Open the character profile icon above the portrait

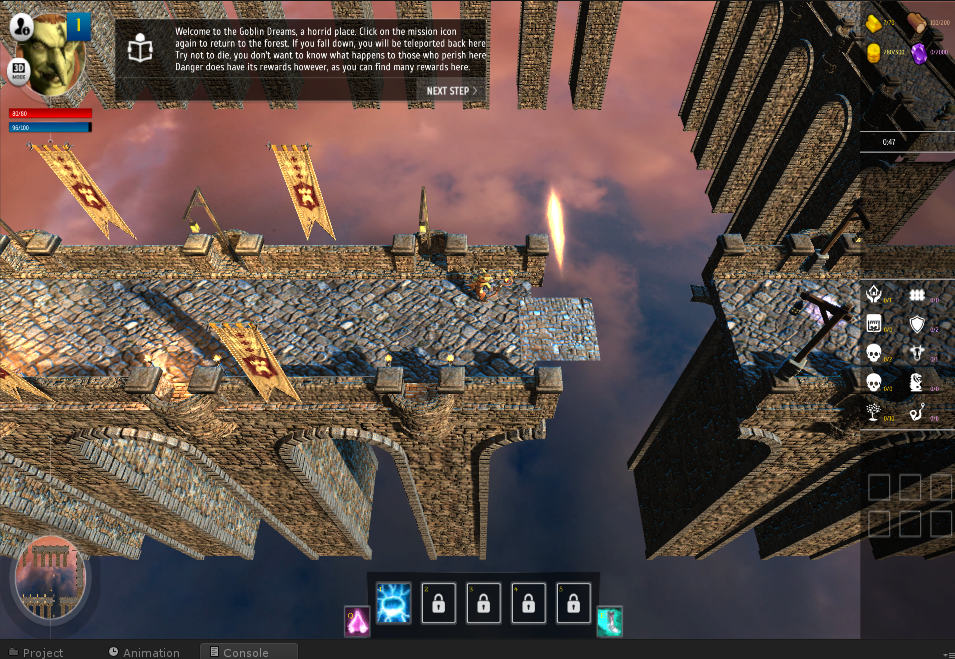pyautogui.click(x=22, y=27)
